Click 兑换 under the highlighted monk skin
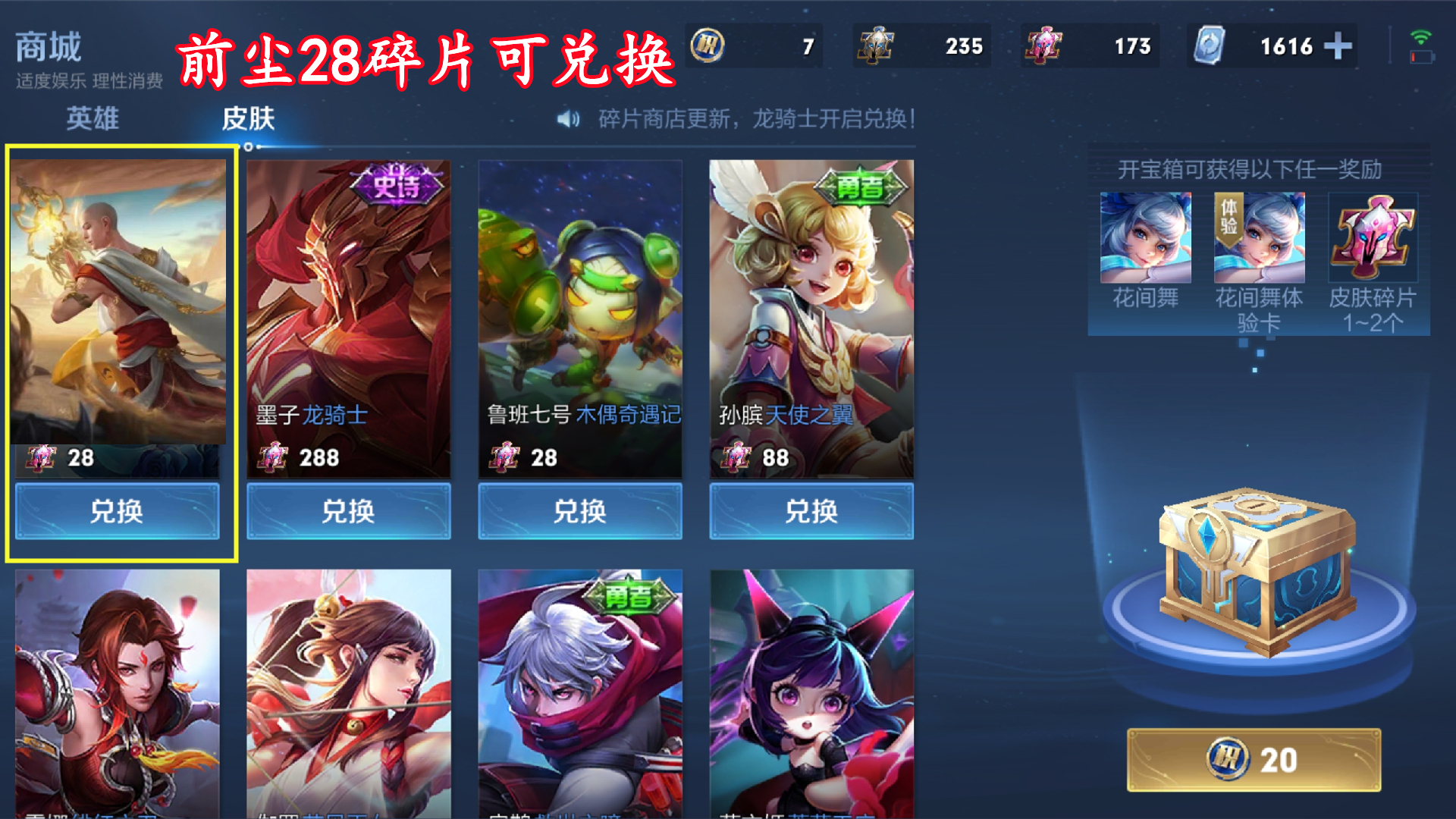The width and height of the screenshot is (1456, 819). [x=117, y=512]
